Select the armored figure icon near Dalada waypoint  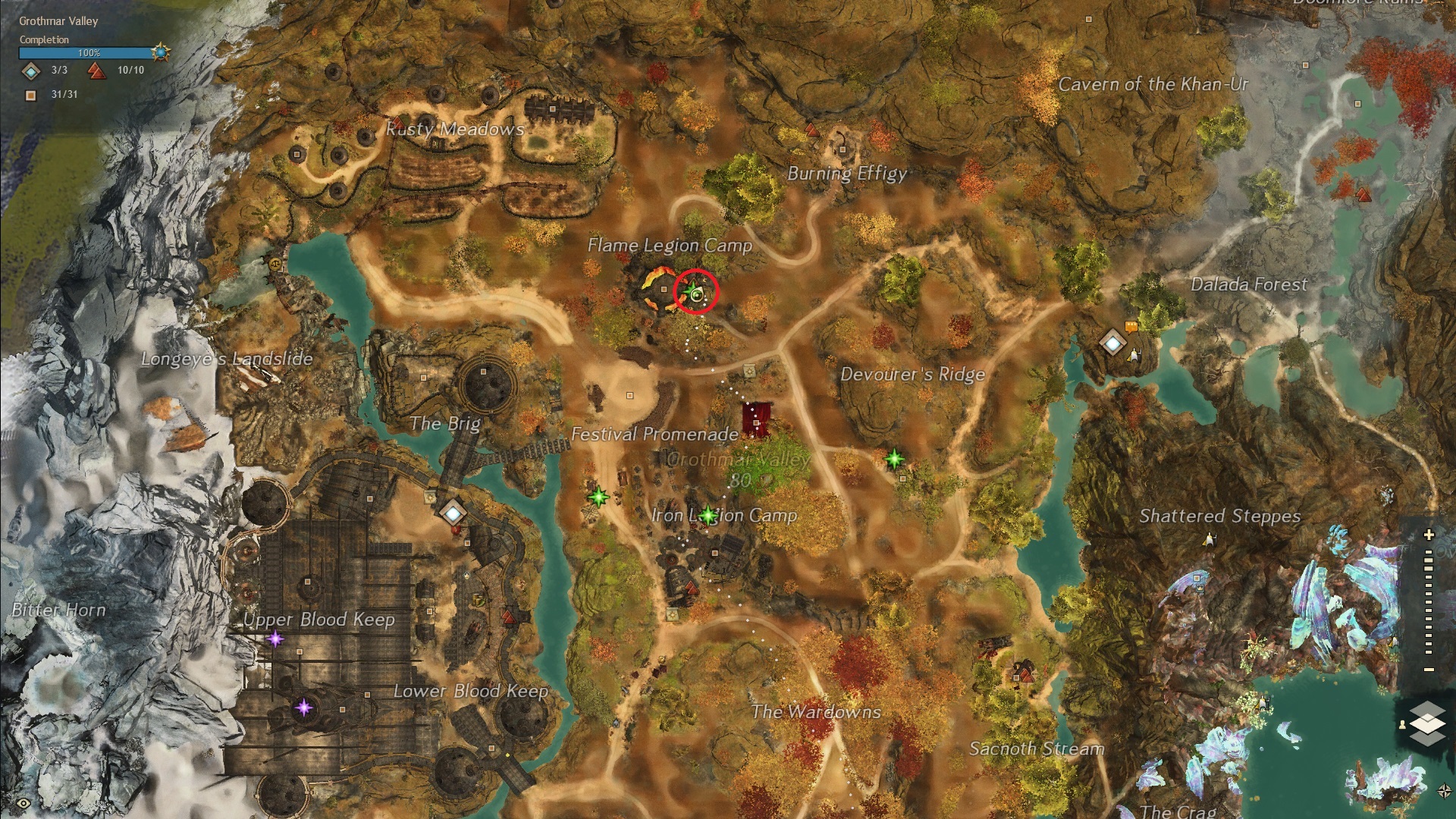click(1134, 354)
